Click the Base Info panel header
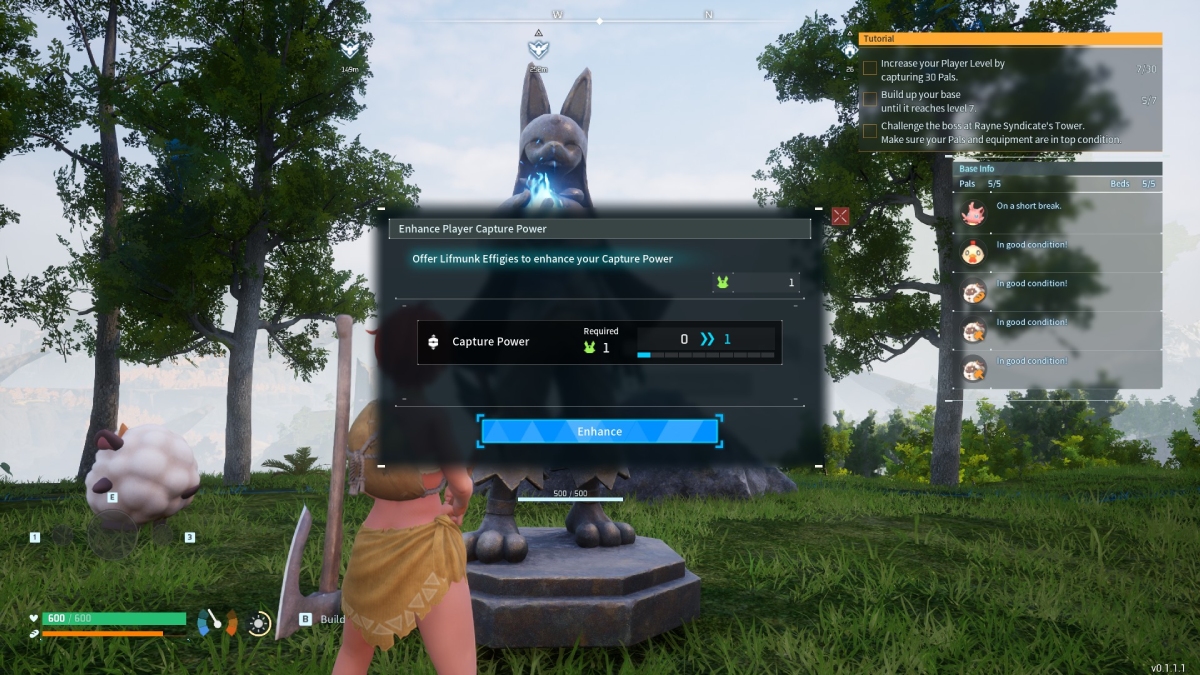Viewport: 1200px width, 675px height. (1056, 169)
